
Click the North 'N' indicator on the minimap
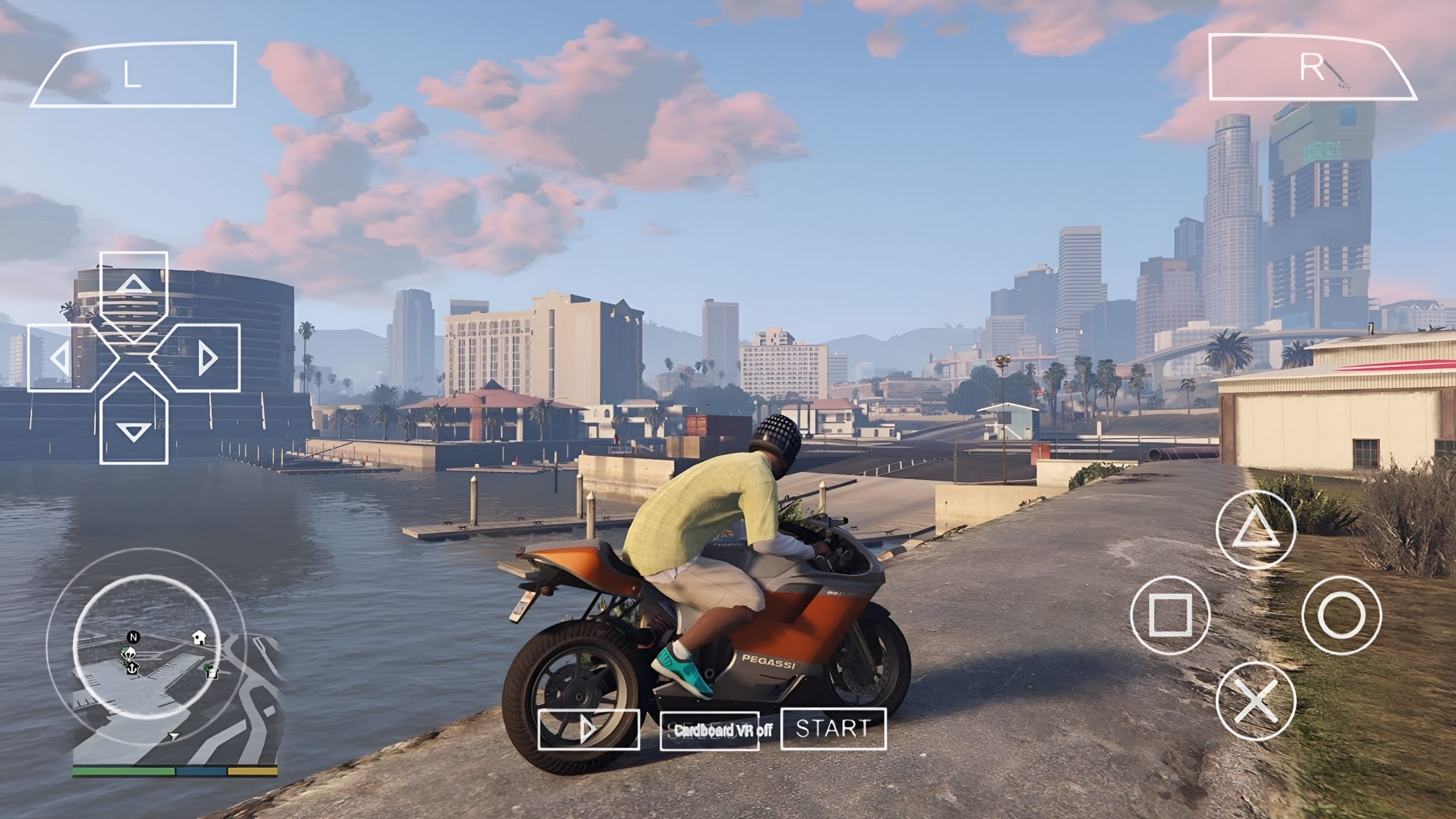pyautogui.click(x=134, y=637)
